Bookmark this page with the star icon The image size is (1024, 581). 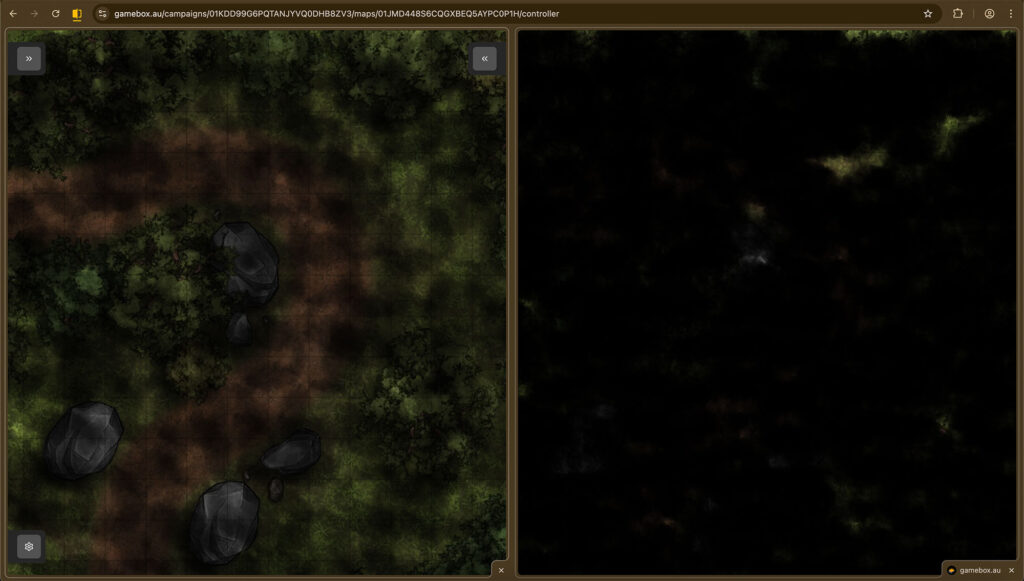(928, 14)
